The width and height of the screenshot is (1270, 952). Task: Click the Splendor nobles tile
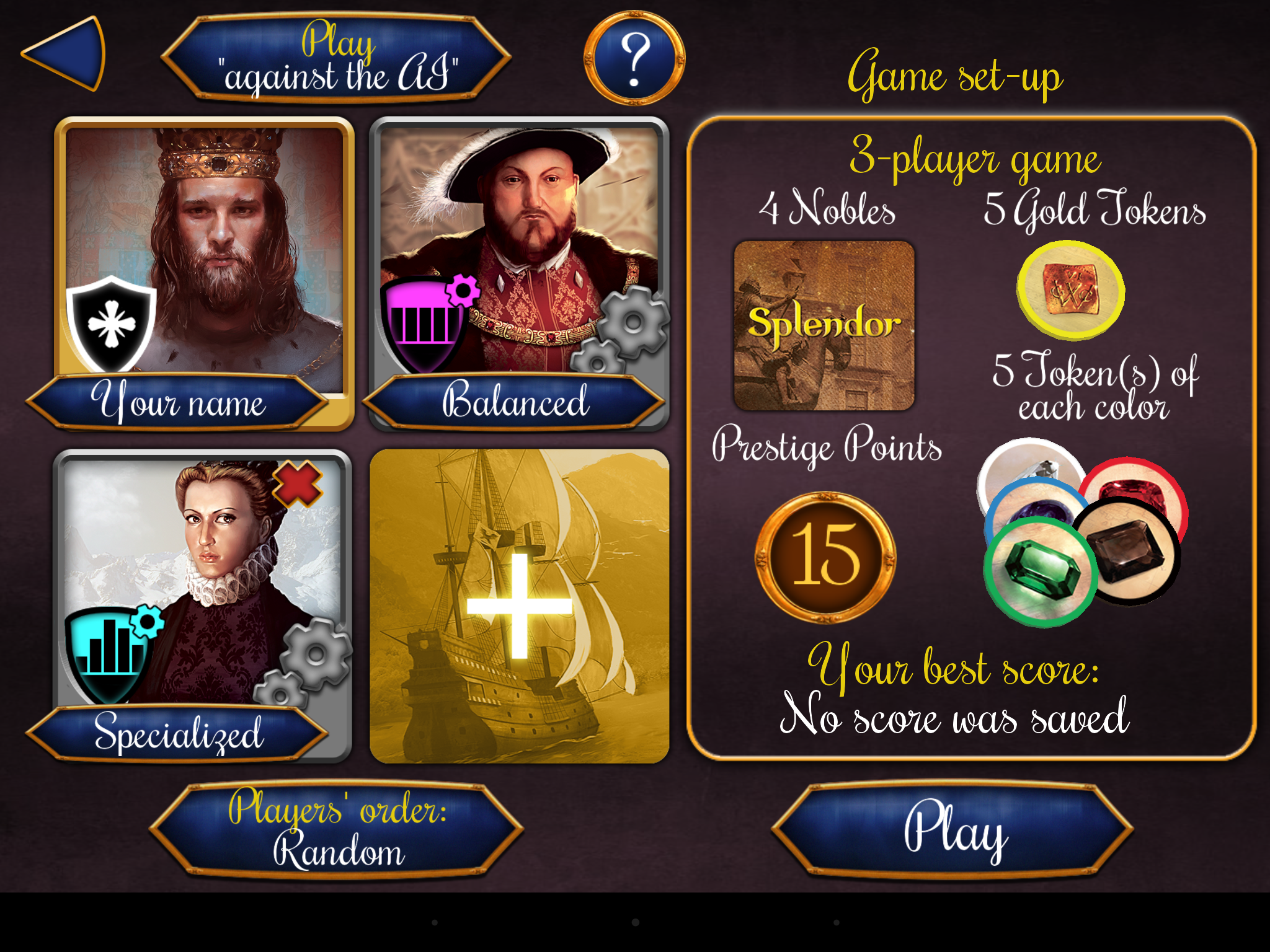824,325
